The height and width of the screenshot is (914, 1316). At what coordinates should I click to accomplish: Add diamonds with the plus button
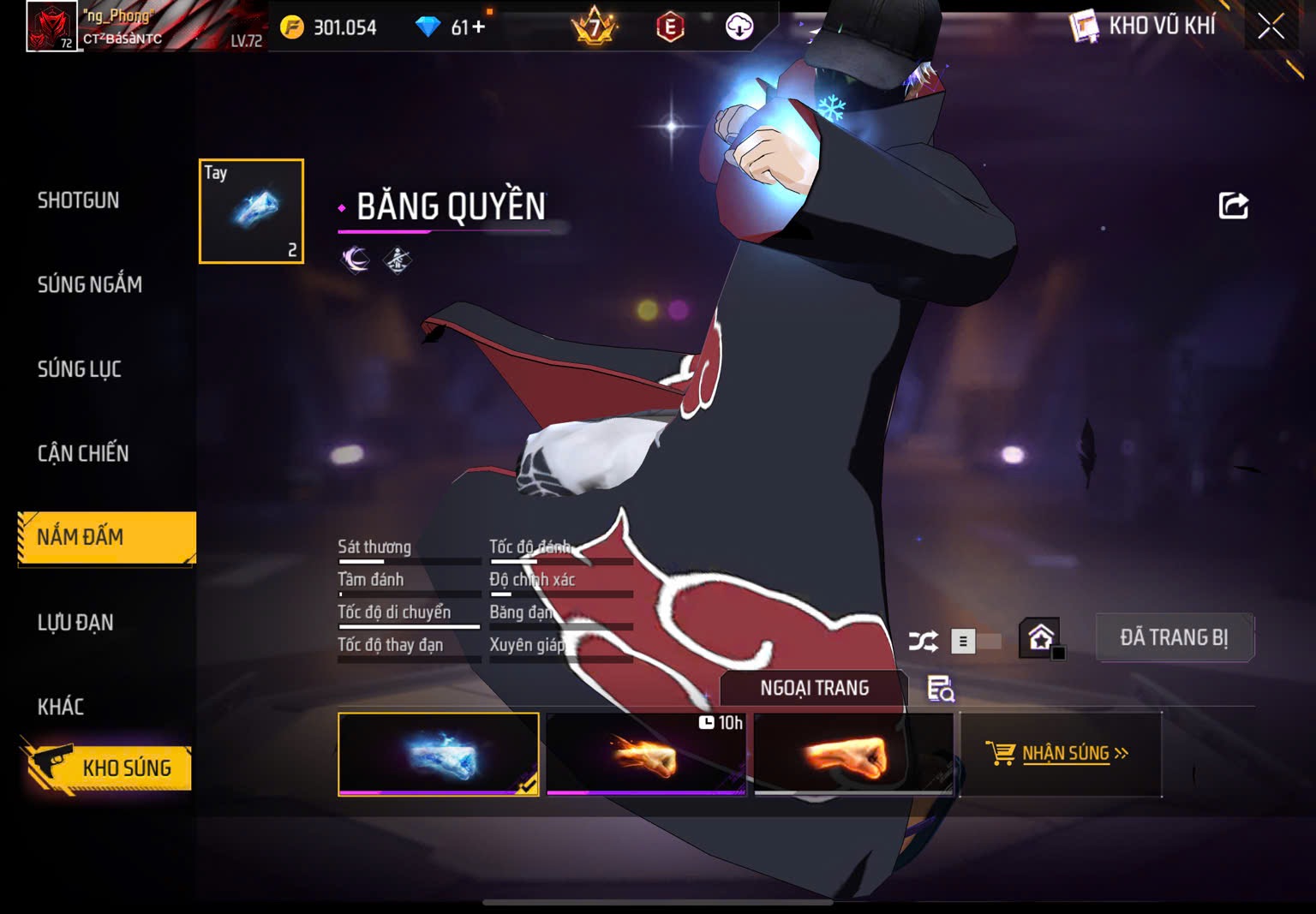coord(479,27)
